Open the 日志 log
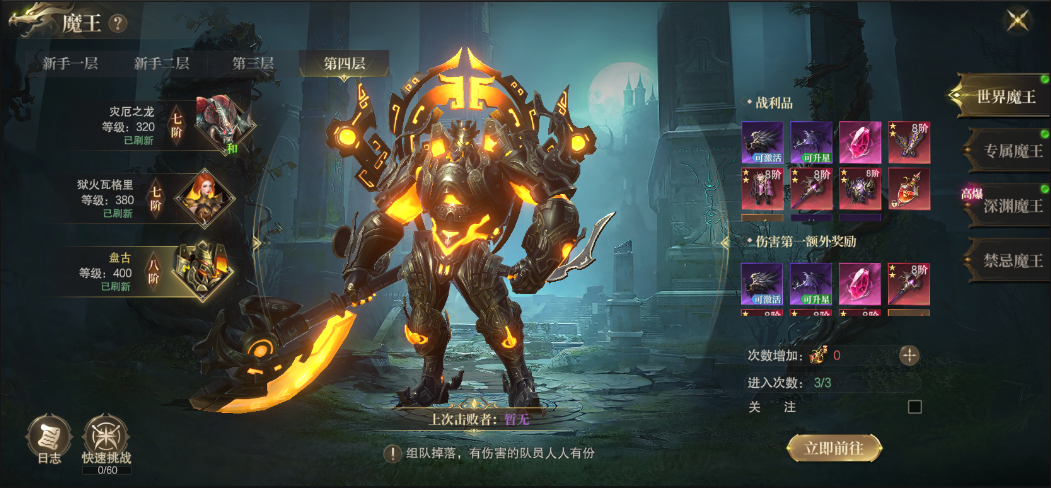The image size is (1051, 488). coord(49,437)
